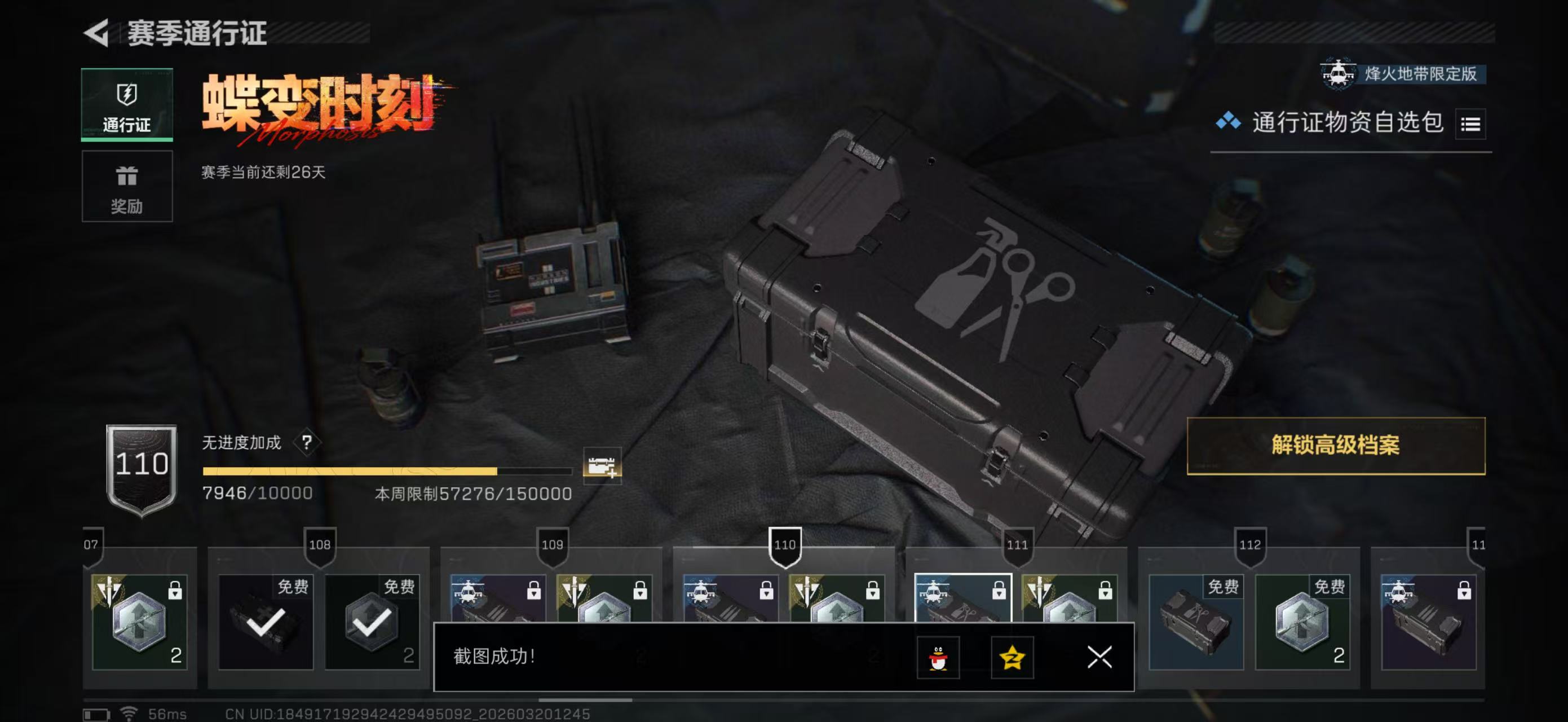1568x722 pixels.
Task: Dismiss the 截图成功 toast with the X
Action: pyautogui.click(x=1099, y=658)
